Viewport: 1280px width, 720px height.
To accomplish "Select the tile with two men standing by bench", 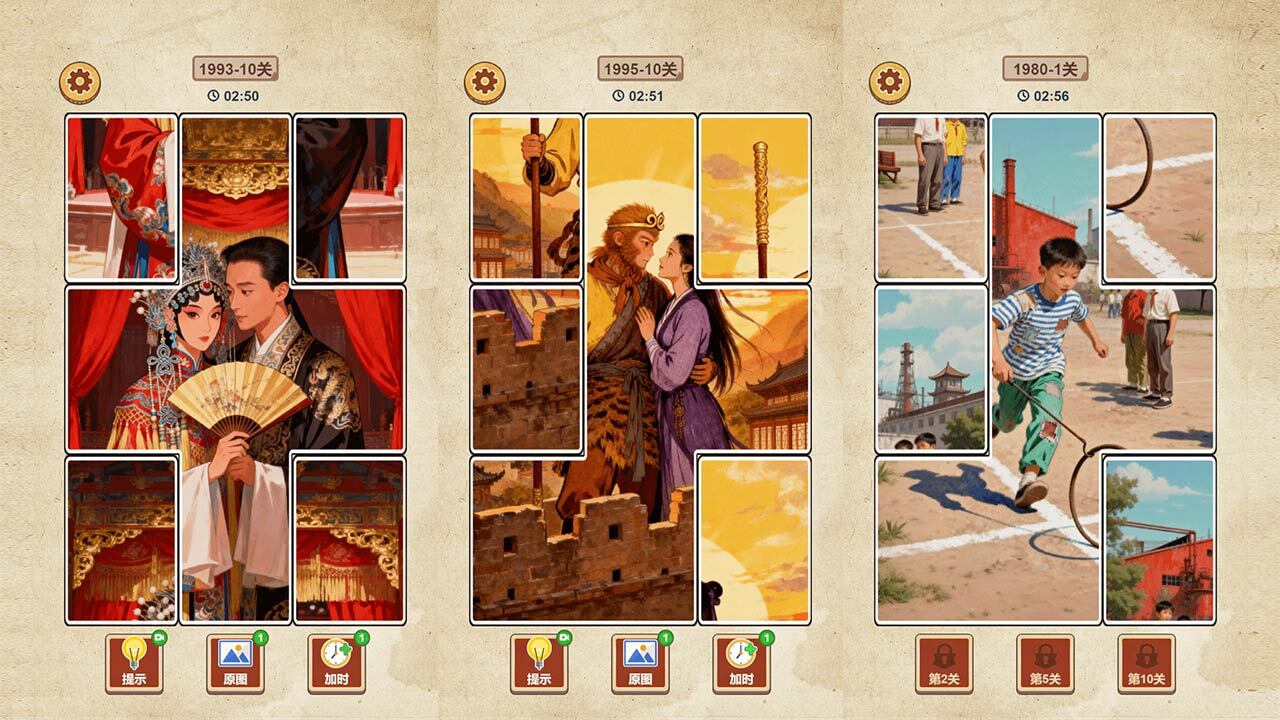I will 931,198.
